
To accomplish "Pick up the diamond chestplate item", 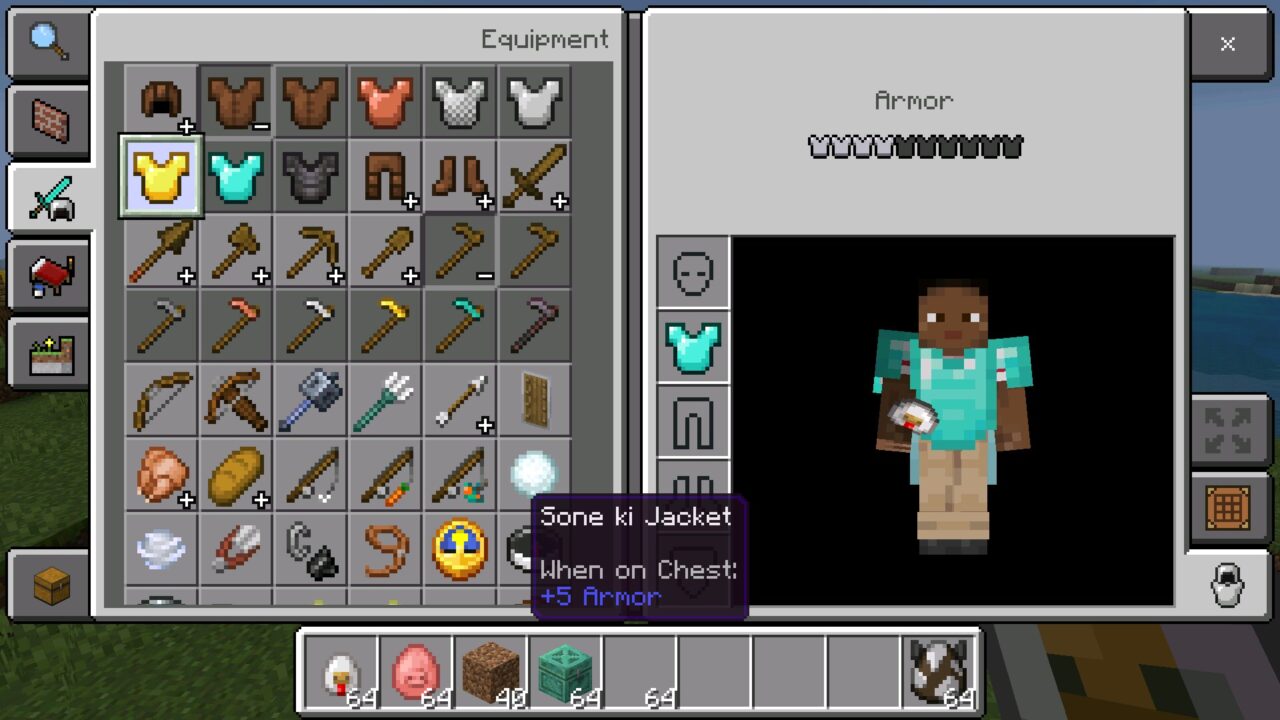I will point(235,178).
